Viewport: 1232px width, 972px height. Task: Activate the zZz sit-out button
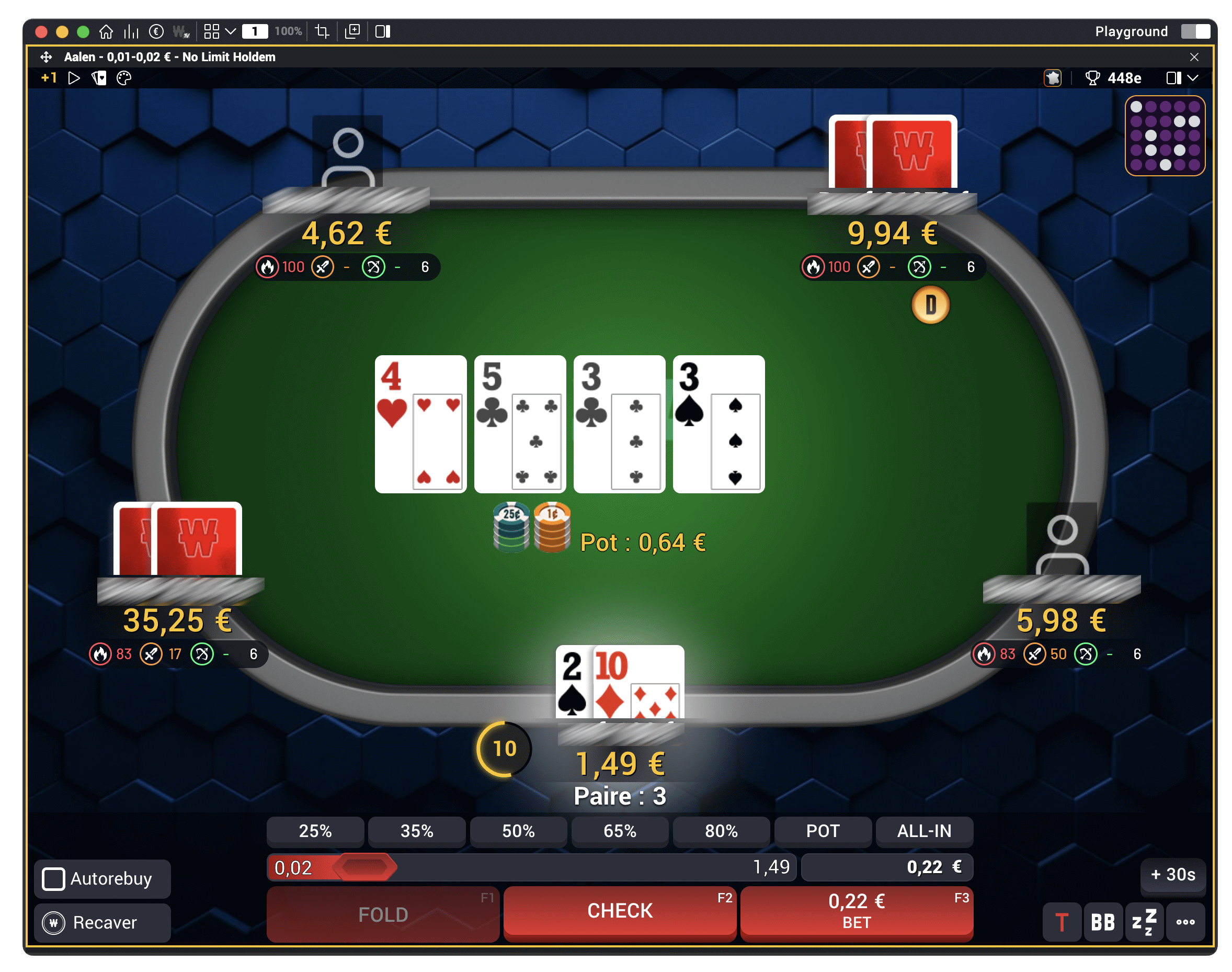pyautogui.click(x=1144, y=922)
